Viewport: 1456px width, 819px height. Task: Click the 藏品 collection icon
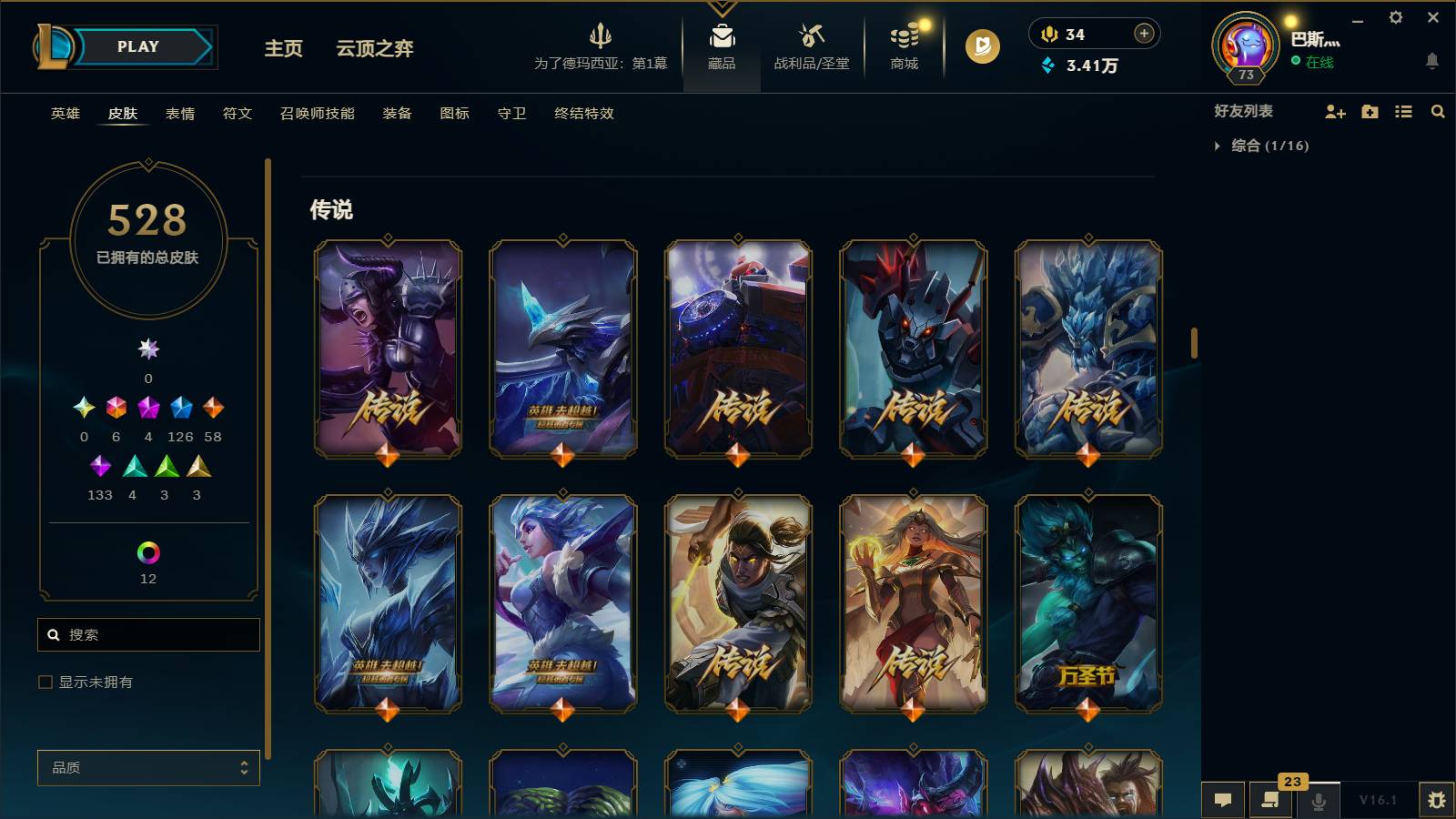(722, 41)
